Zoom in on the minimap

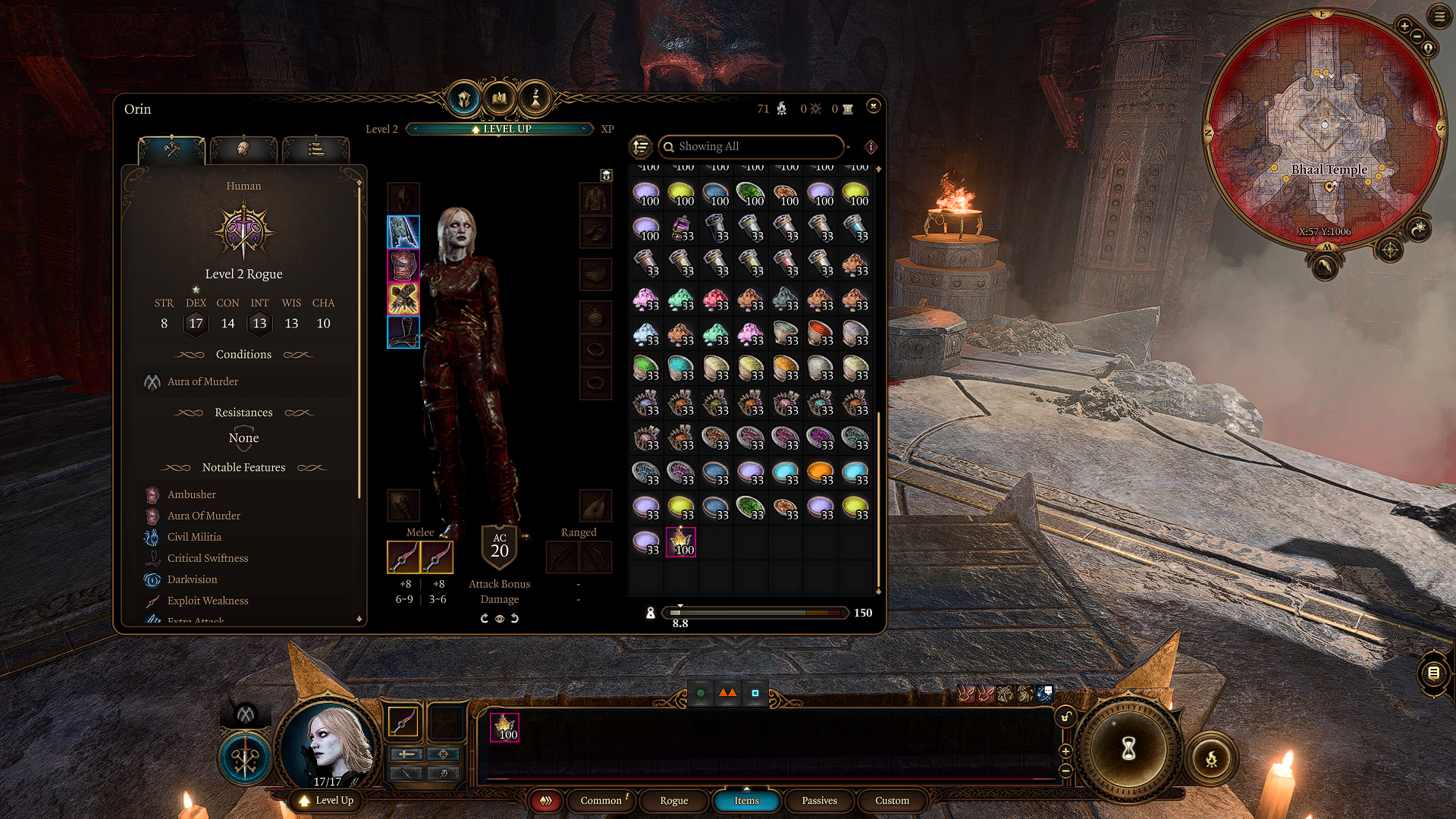point(1404,27)
